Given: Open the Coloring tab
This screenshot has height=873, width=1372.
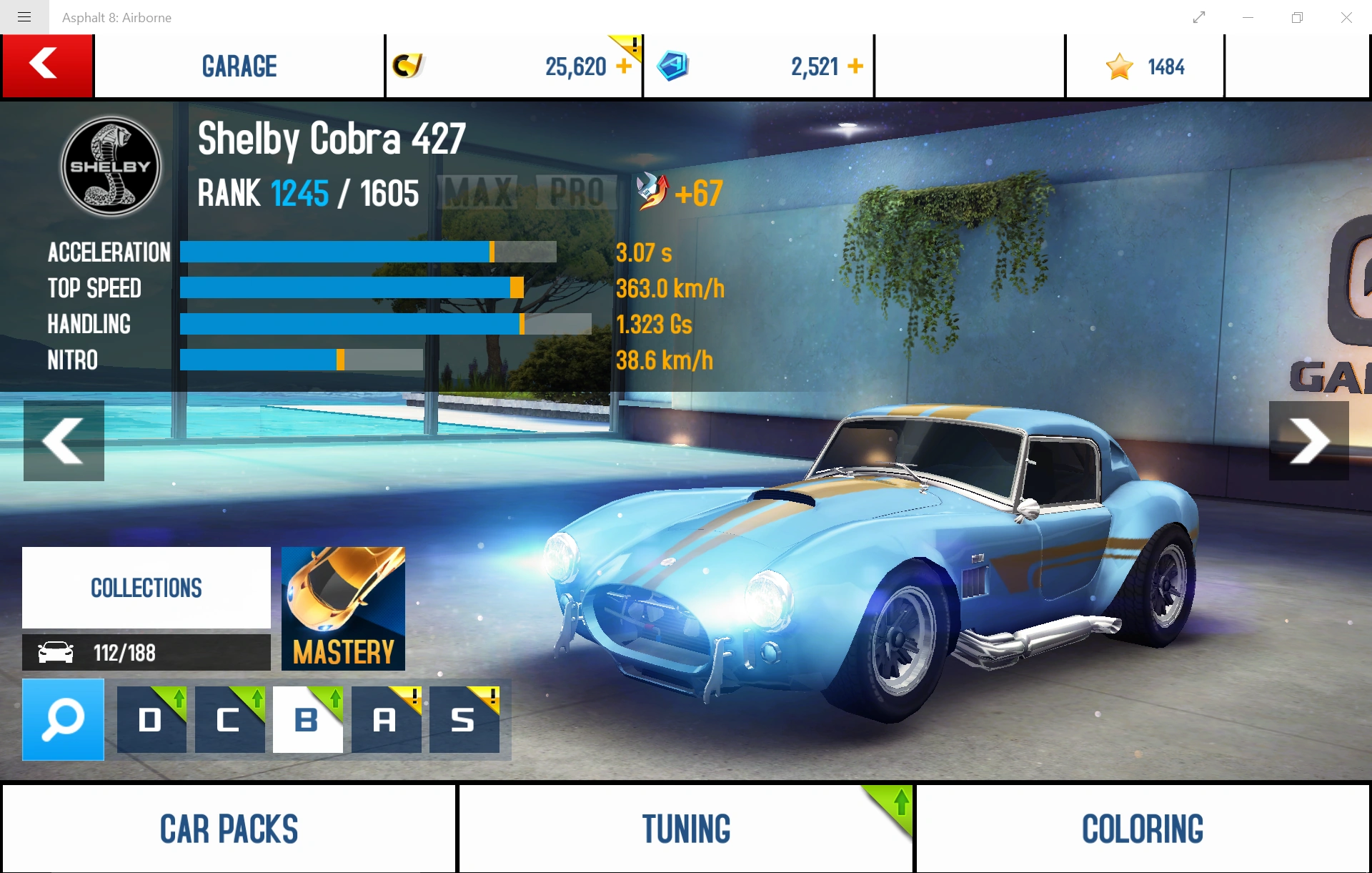Looking at the screenshot, I should click(x=1142, y=829).
